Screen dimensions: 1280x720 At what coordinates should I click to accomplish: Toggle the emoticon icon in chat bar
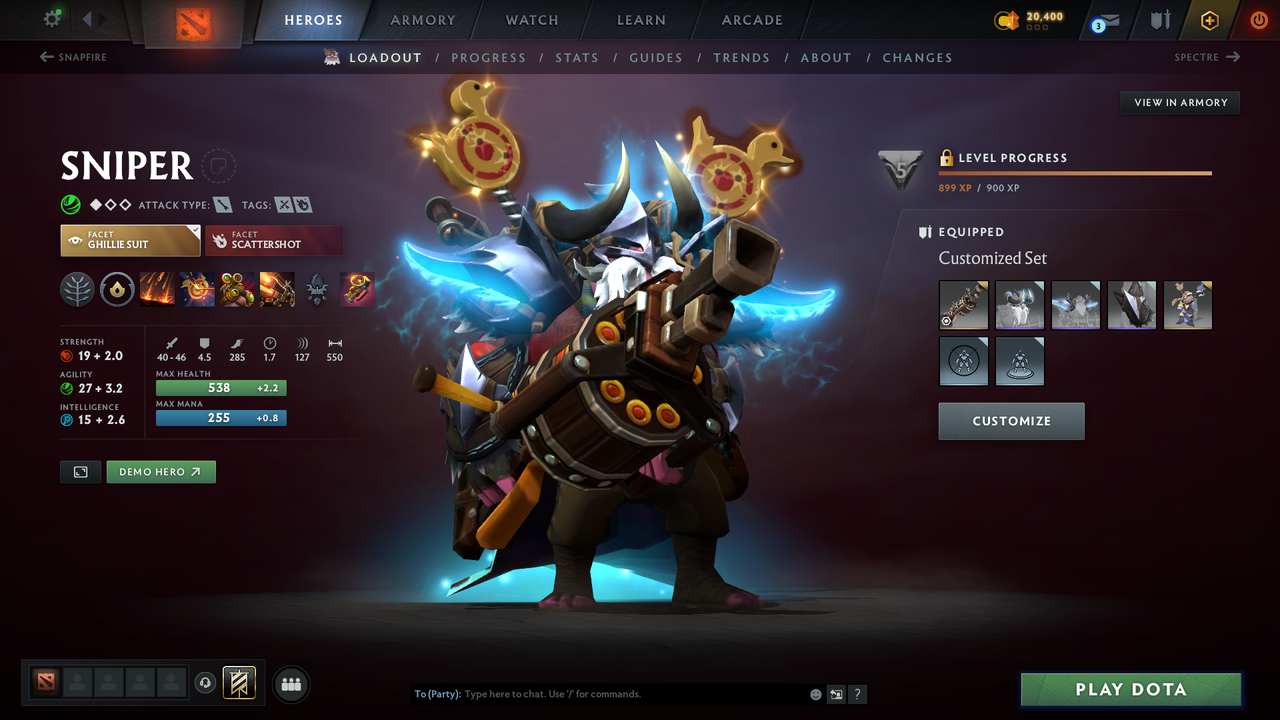tap(815, 693)
